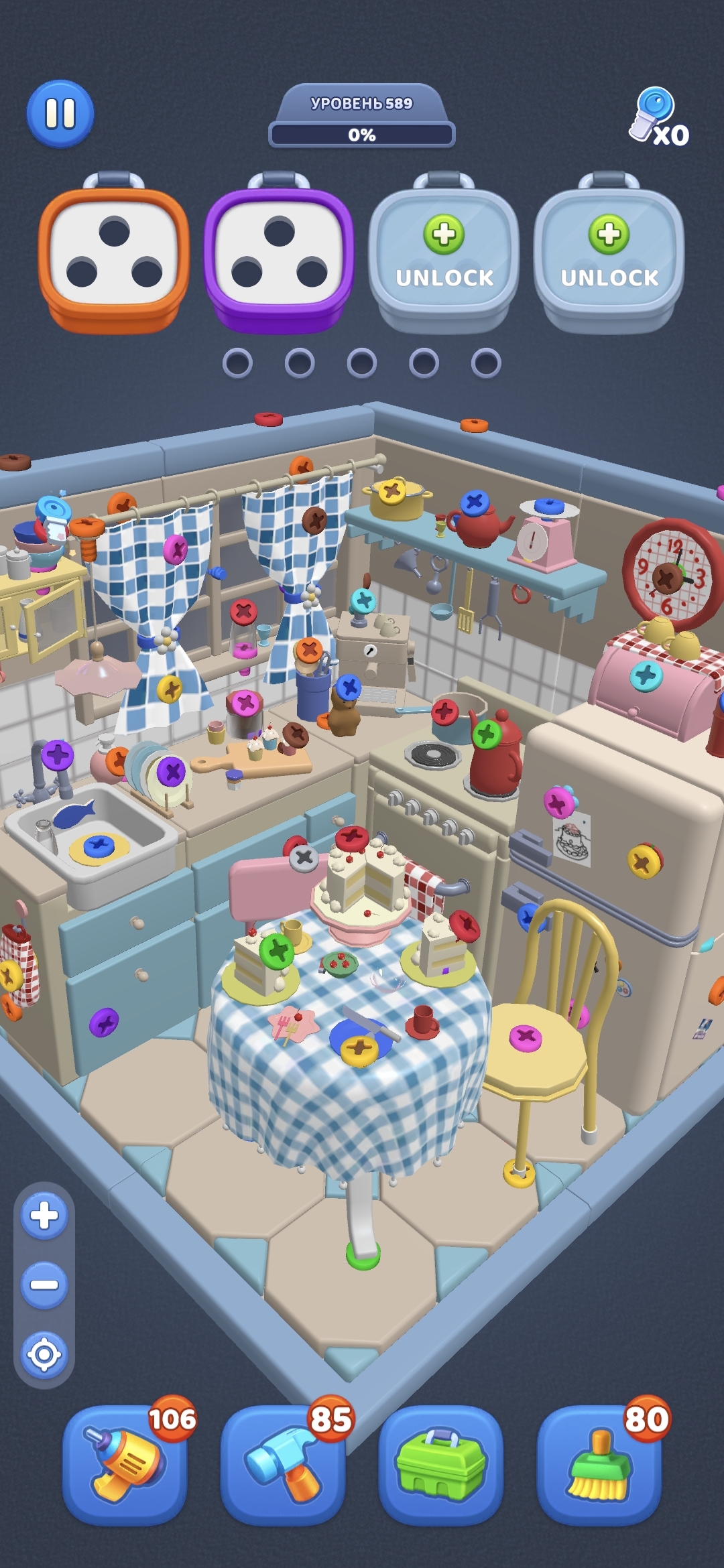The height and width of the screenshot is (1568, 724).
Task: Remove the teal screw on the pink breadbox
Action: pyautogui.click(x=646, y=675)
